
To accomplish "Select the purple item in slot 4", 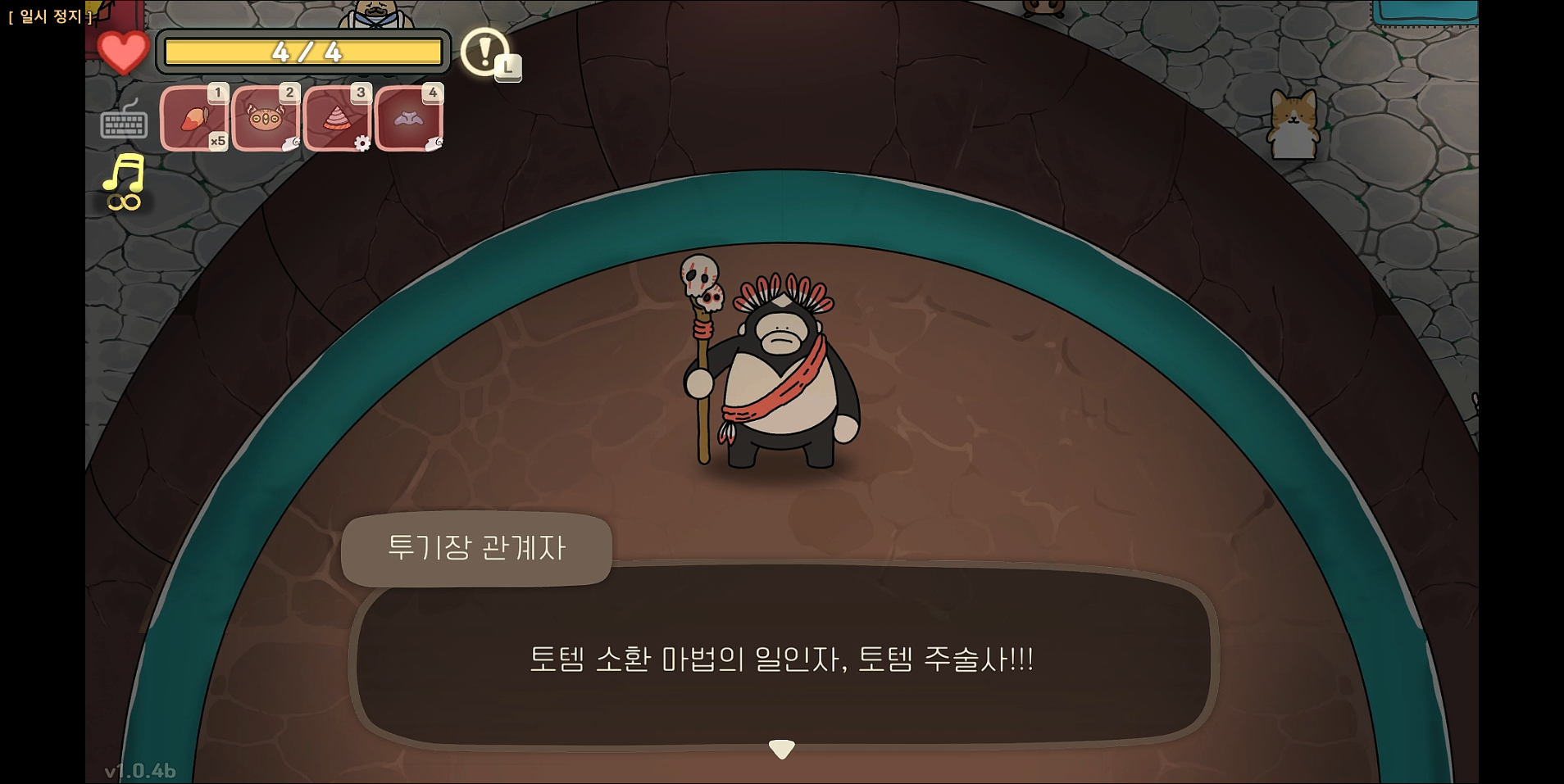I will tap(410, 117).
